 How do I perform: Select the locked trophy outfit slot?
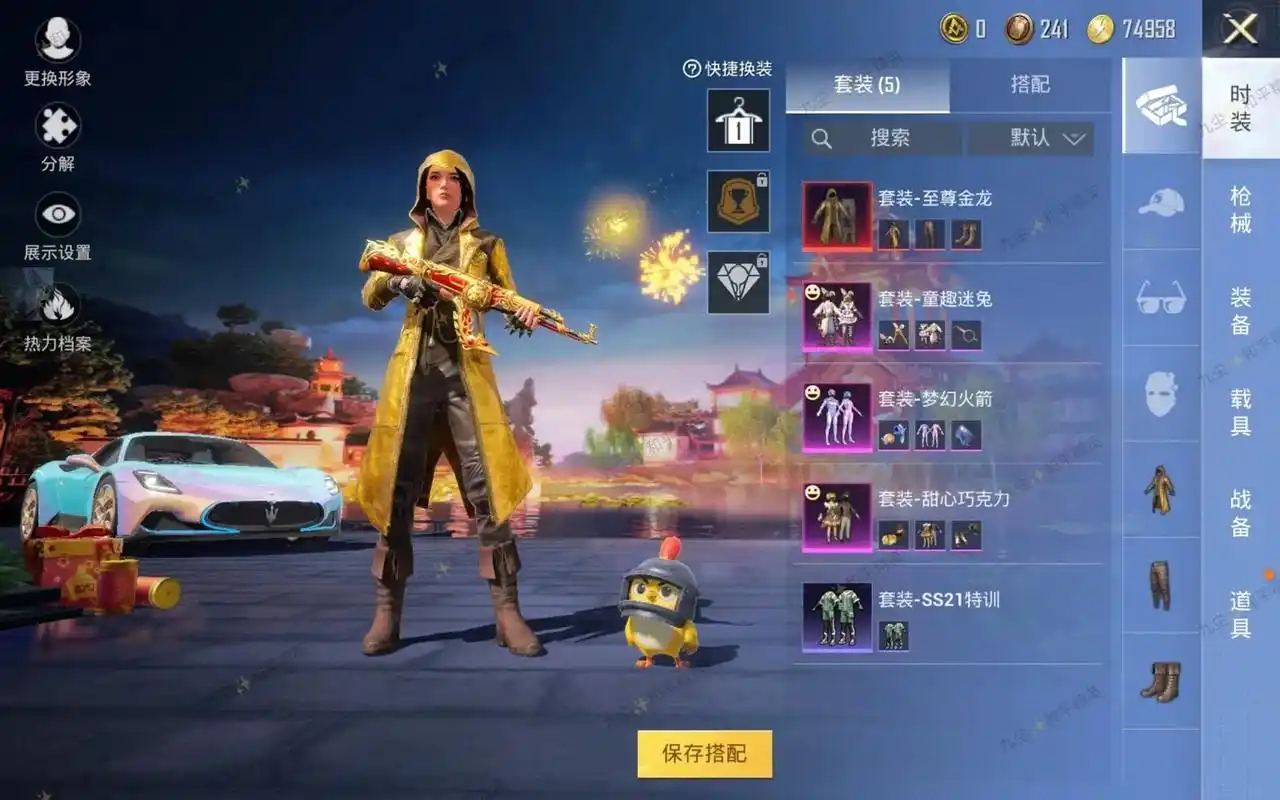click(x=738, y=201)
